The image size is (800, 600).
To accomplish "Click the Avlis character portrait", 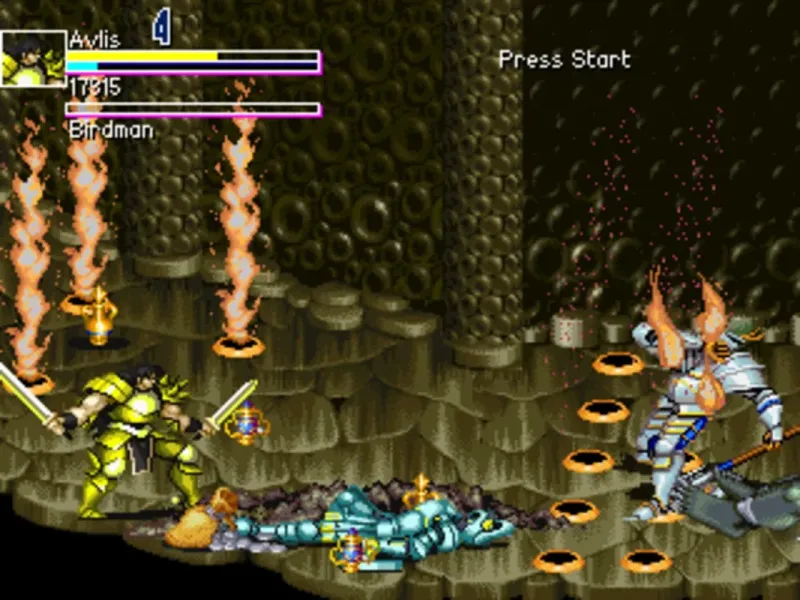I will 32,58.
